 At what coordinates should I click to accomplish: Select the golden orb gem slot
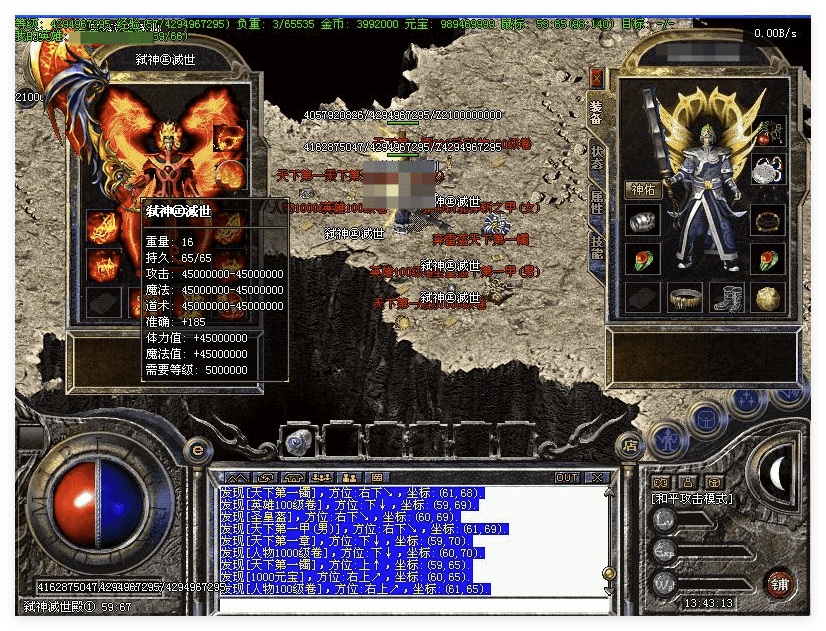pos(769,297)
